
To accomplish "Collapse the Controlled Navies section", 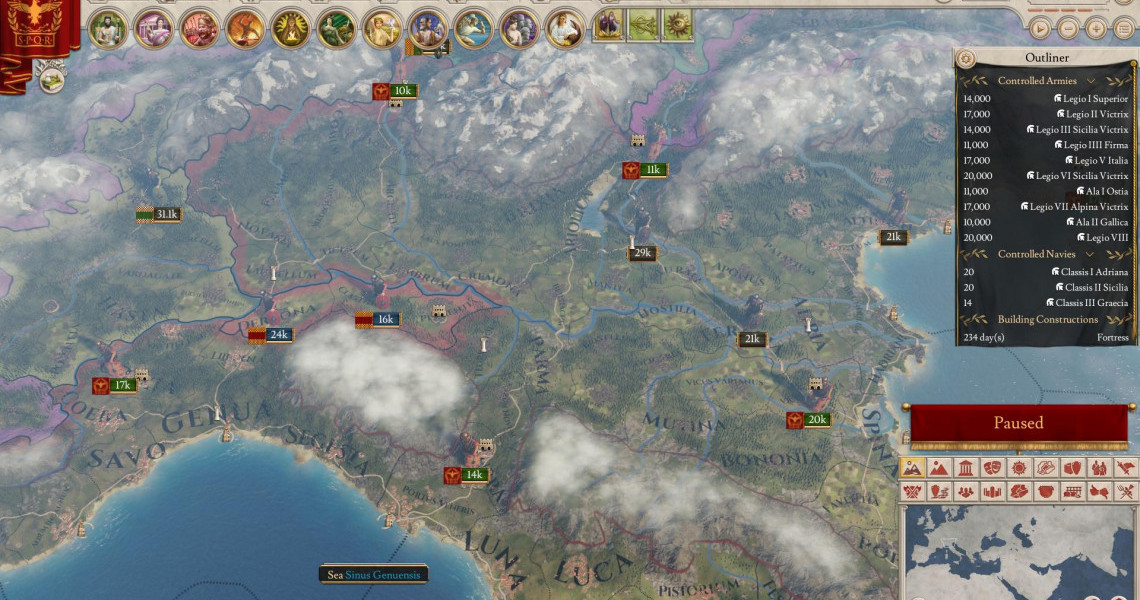I will (1090, 255).
